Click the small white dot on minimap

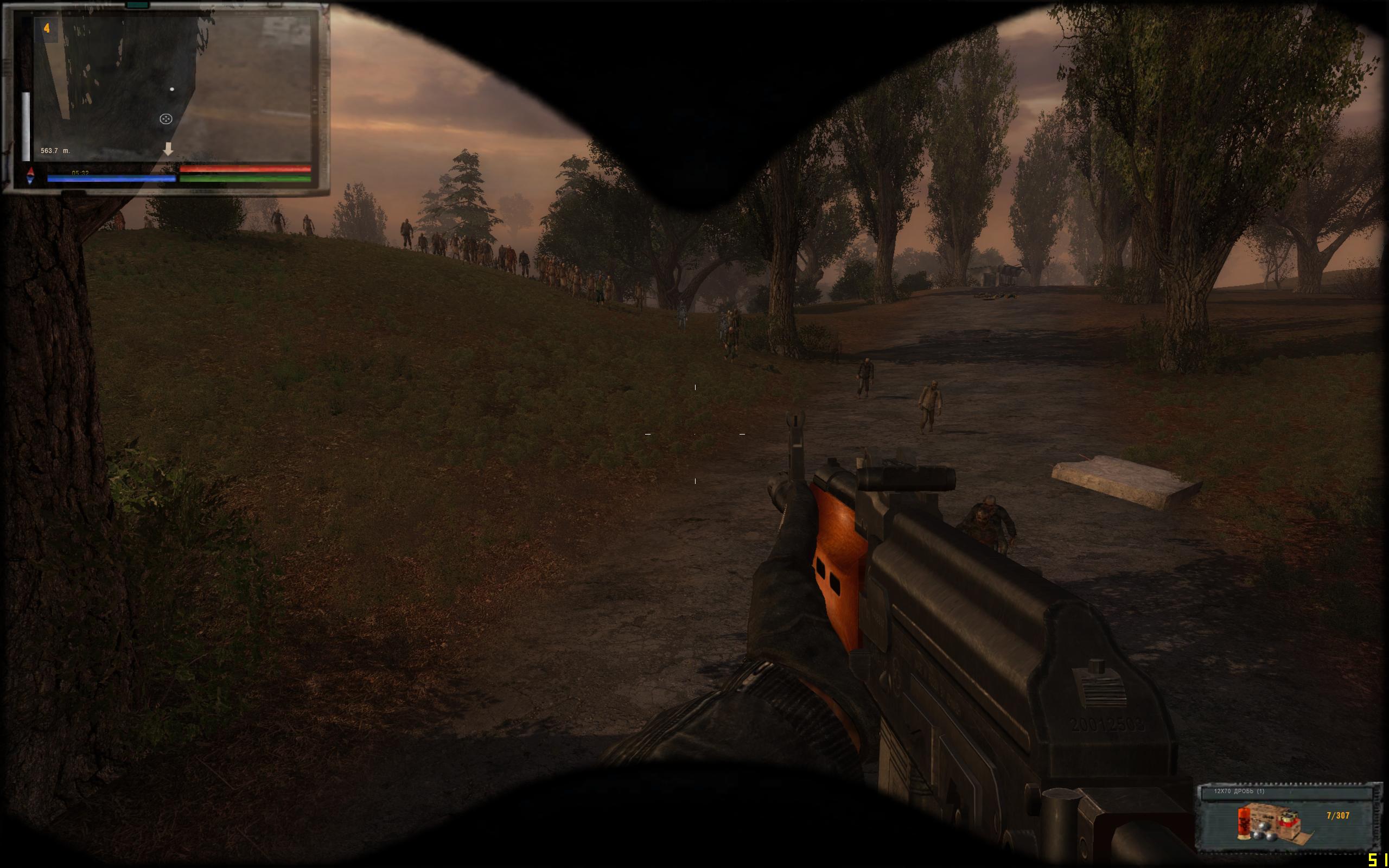(x=172, y=90)
